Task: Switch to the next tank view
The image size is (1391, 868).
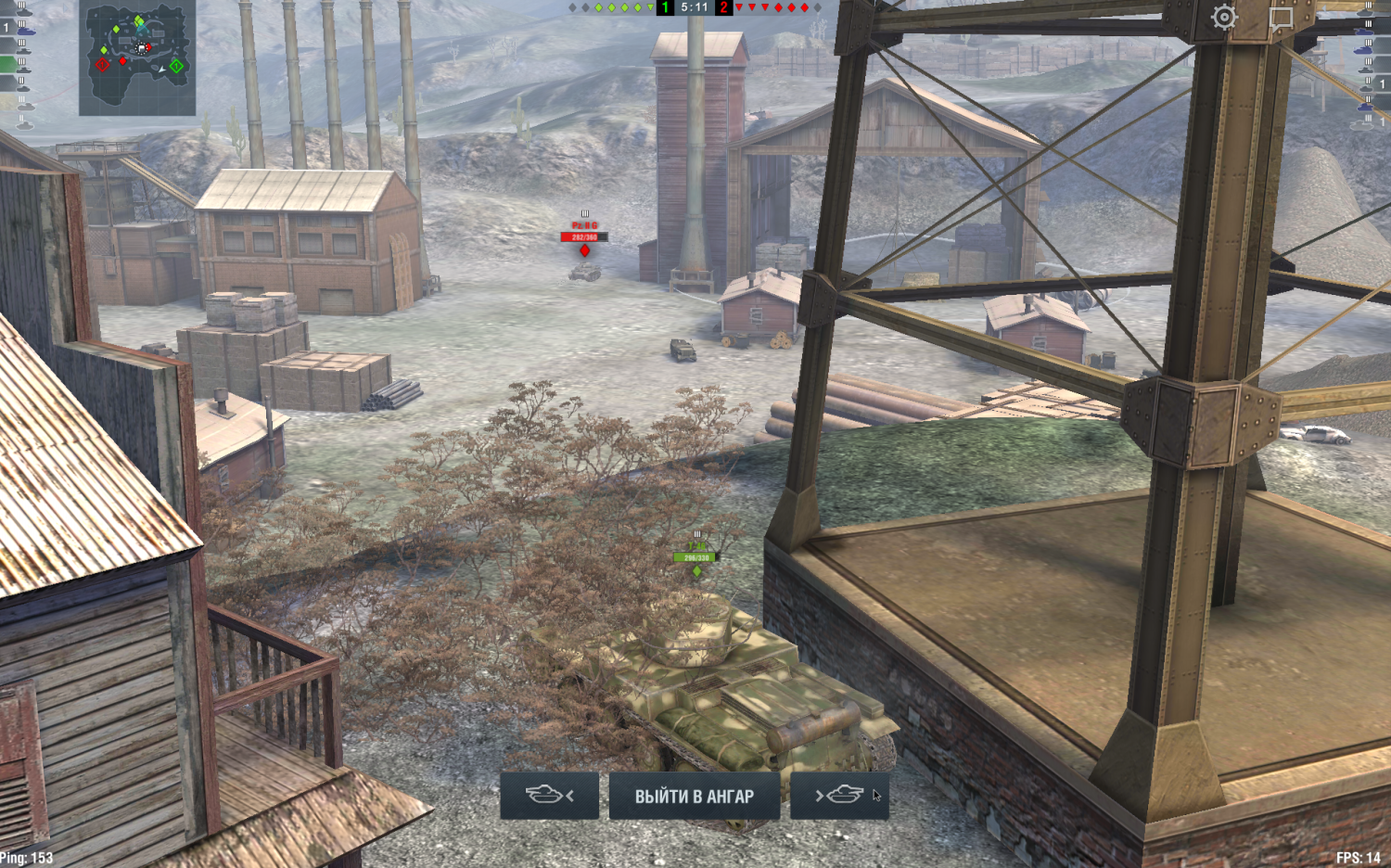Action: (x=839, y=796)
